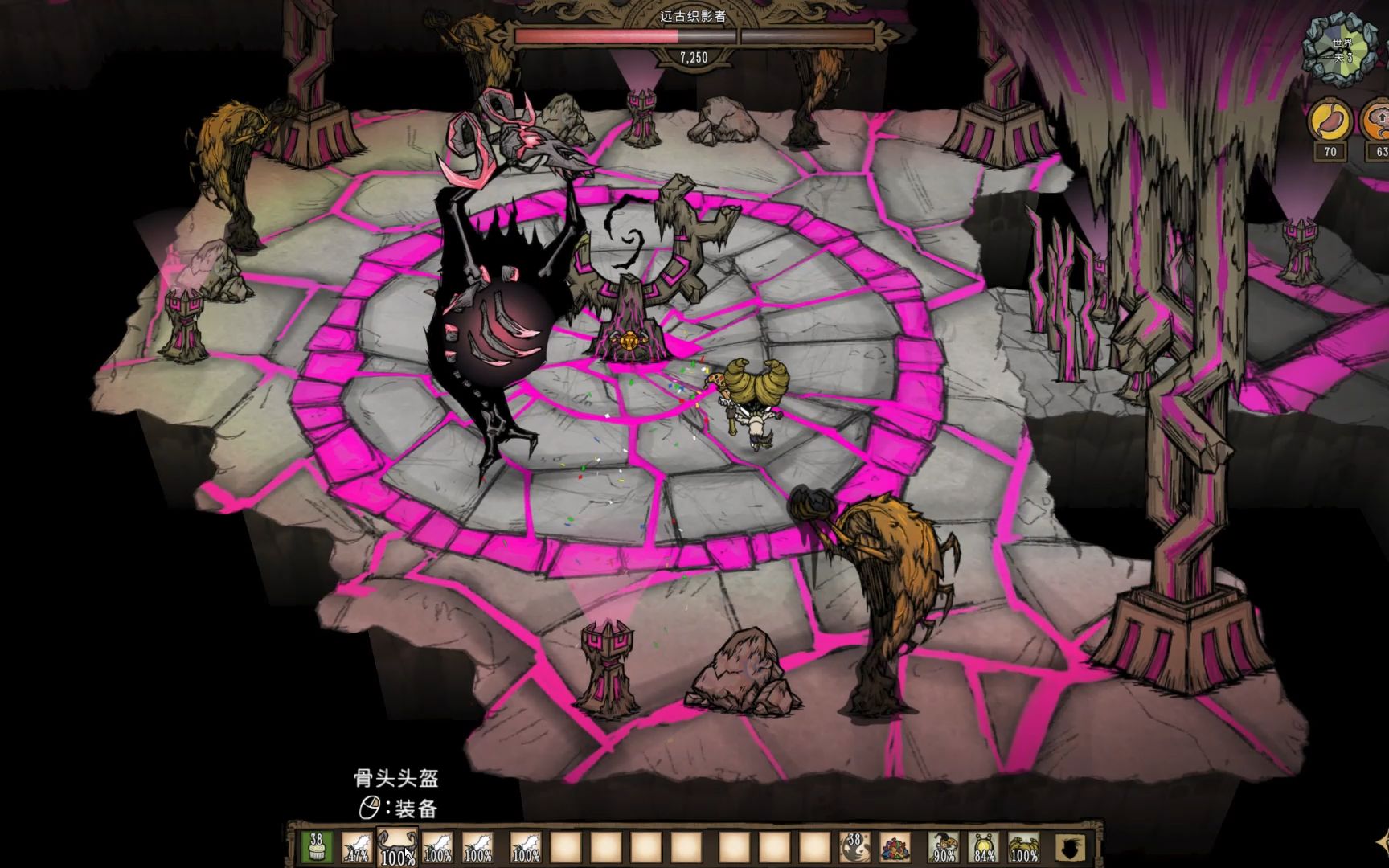
Task: Choose the colorful pile item slot
Action: (x=895, y=847)
